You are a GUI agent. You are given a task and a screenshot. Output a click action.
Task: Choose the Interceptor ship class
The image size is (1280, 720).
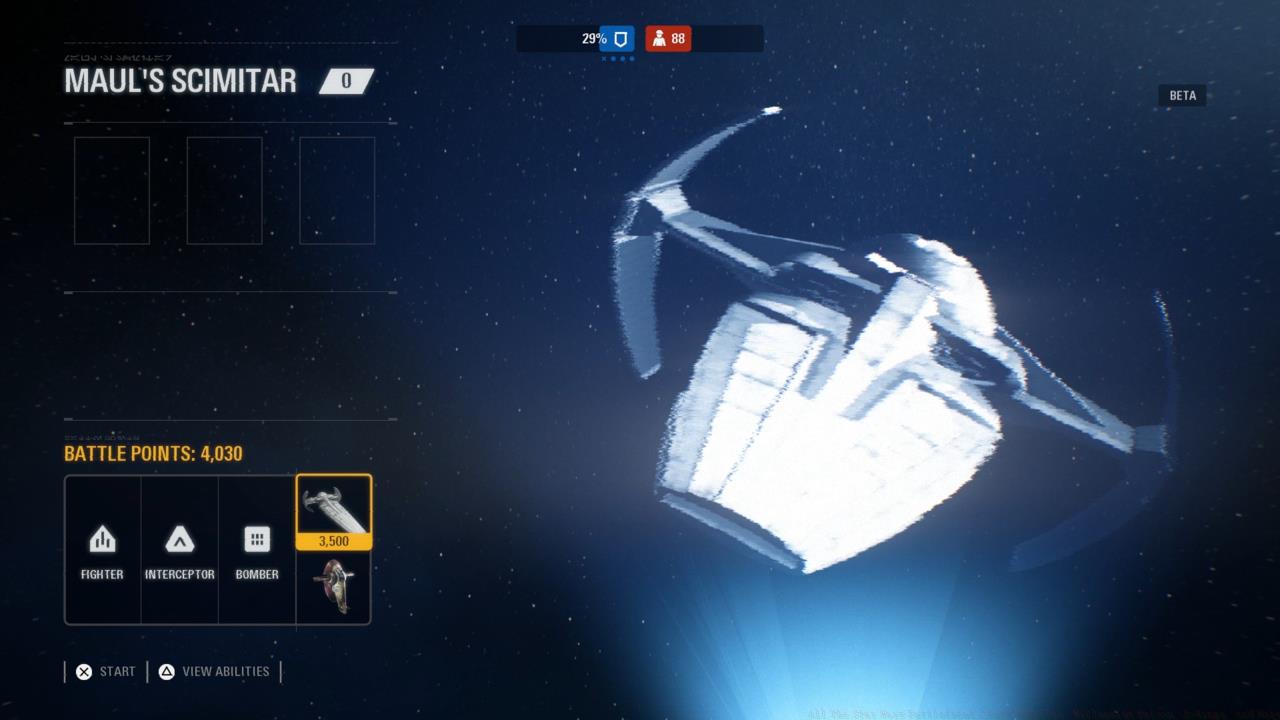179,550
